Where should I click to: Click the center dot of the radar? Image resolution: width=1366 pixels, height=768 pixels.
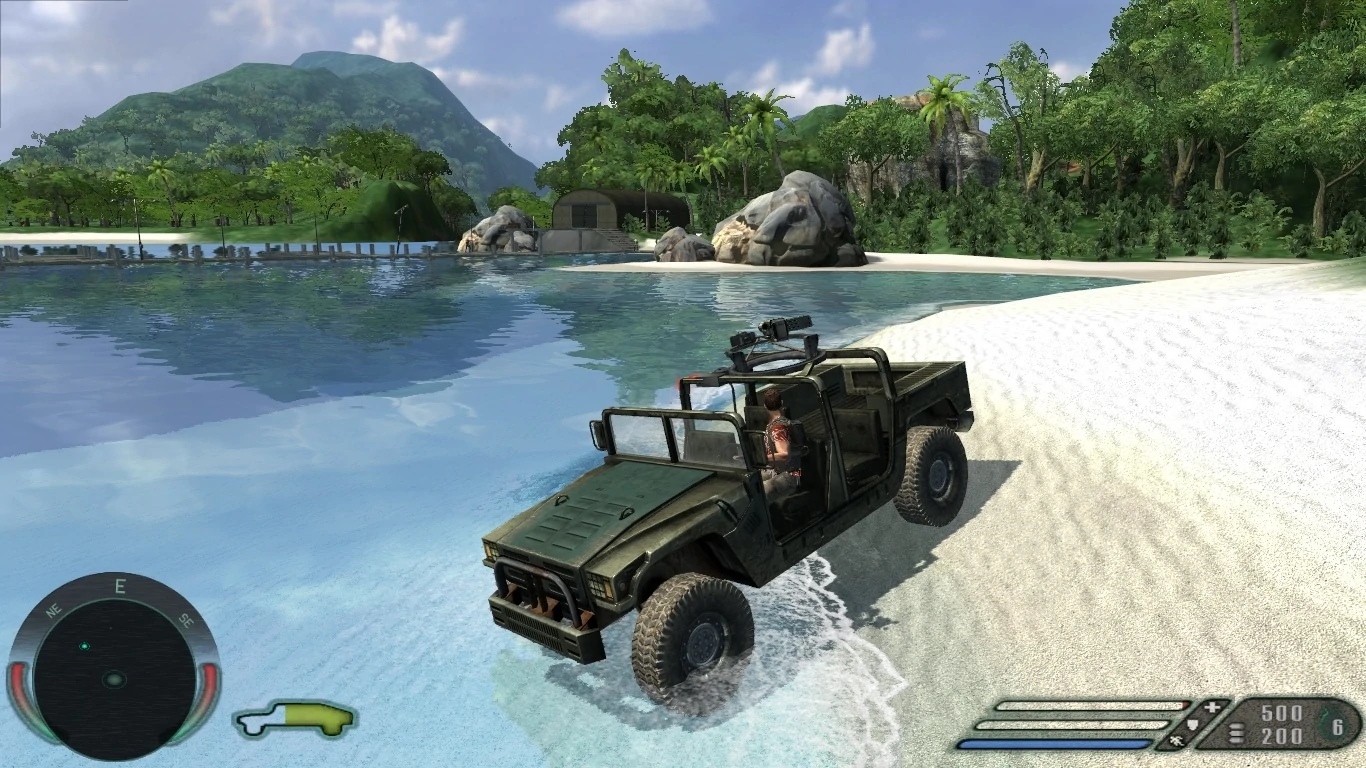114,679
